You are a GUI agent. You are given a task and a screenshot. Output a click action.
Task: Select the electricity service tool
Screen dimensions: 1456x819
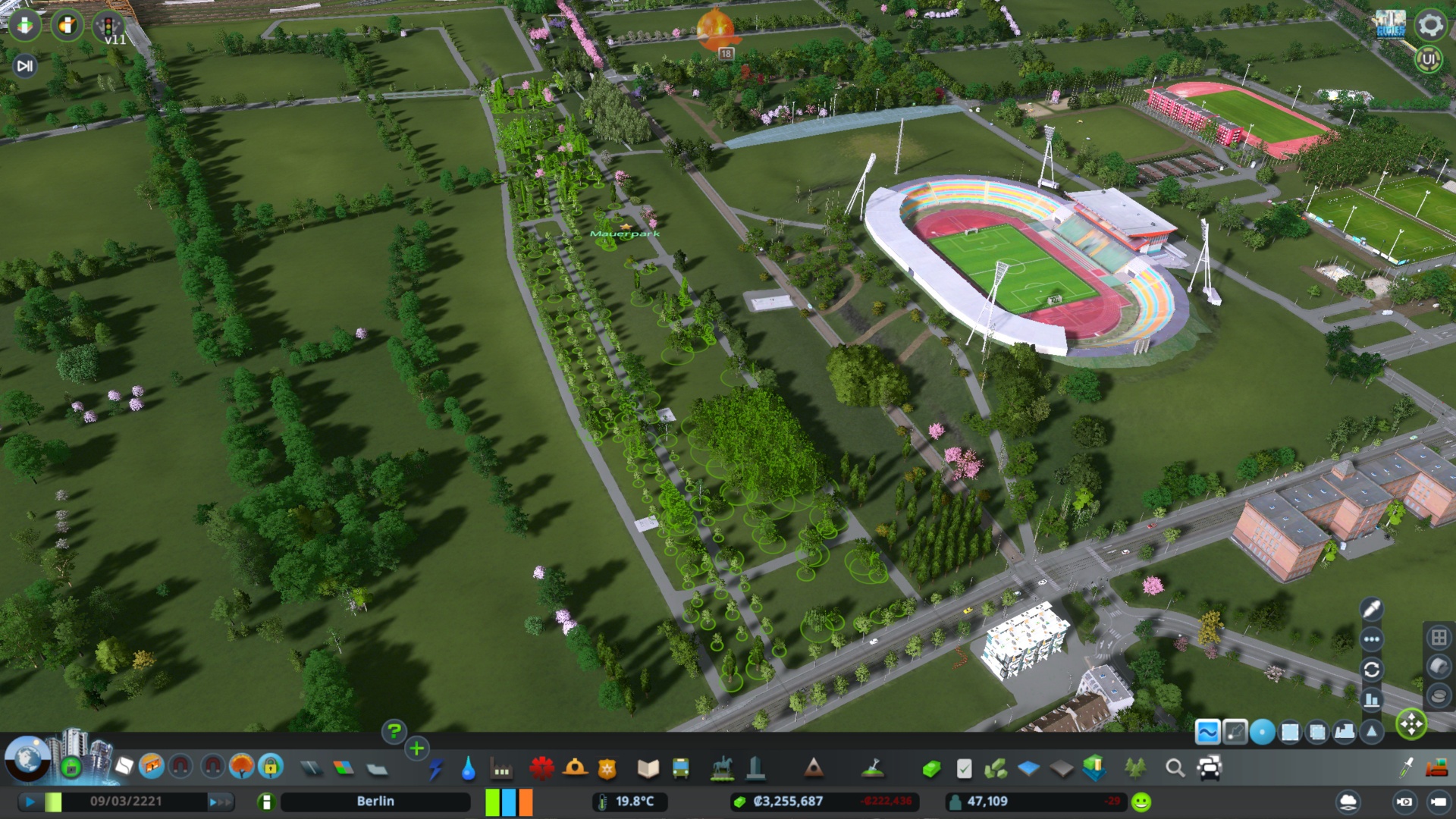tap(435, 767)
